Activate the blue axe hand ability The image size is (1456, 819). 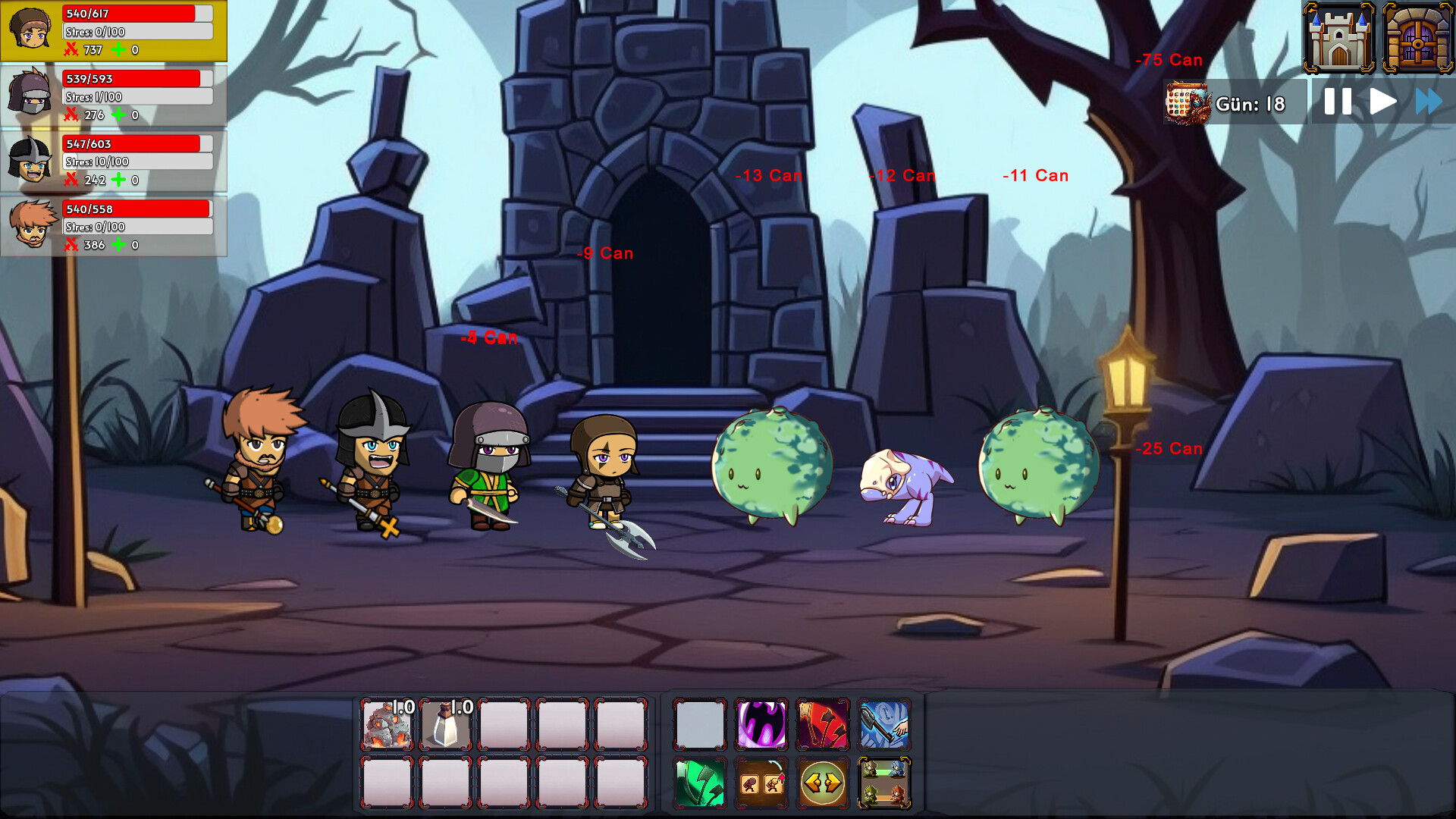[x=884, y=724]
